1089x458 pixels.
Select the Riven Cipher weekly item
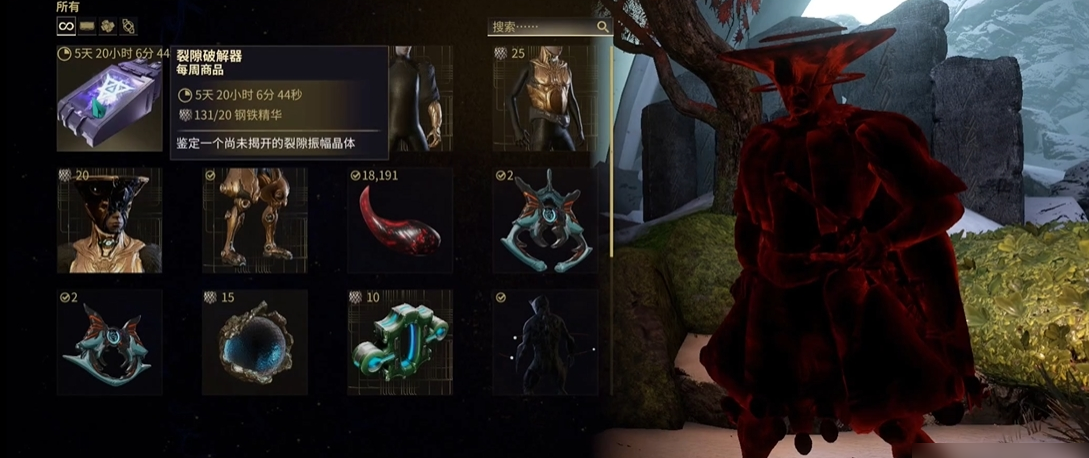[109, 99]
